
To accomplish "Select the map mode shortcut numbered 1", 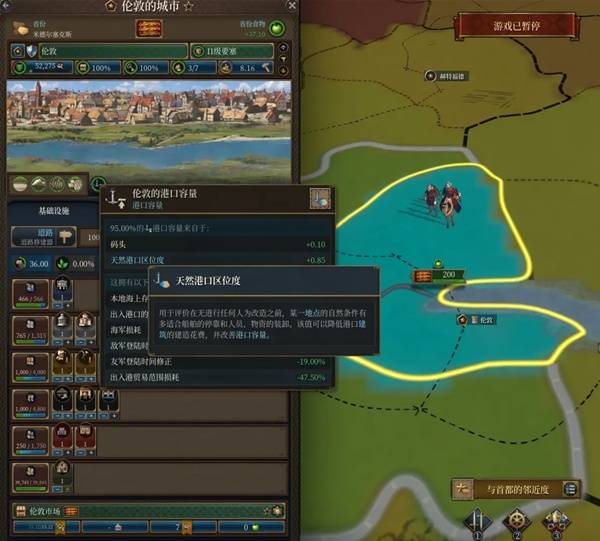I will [x=477, y=522].
